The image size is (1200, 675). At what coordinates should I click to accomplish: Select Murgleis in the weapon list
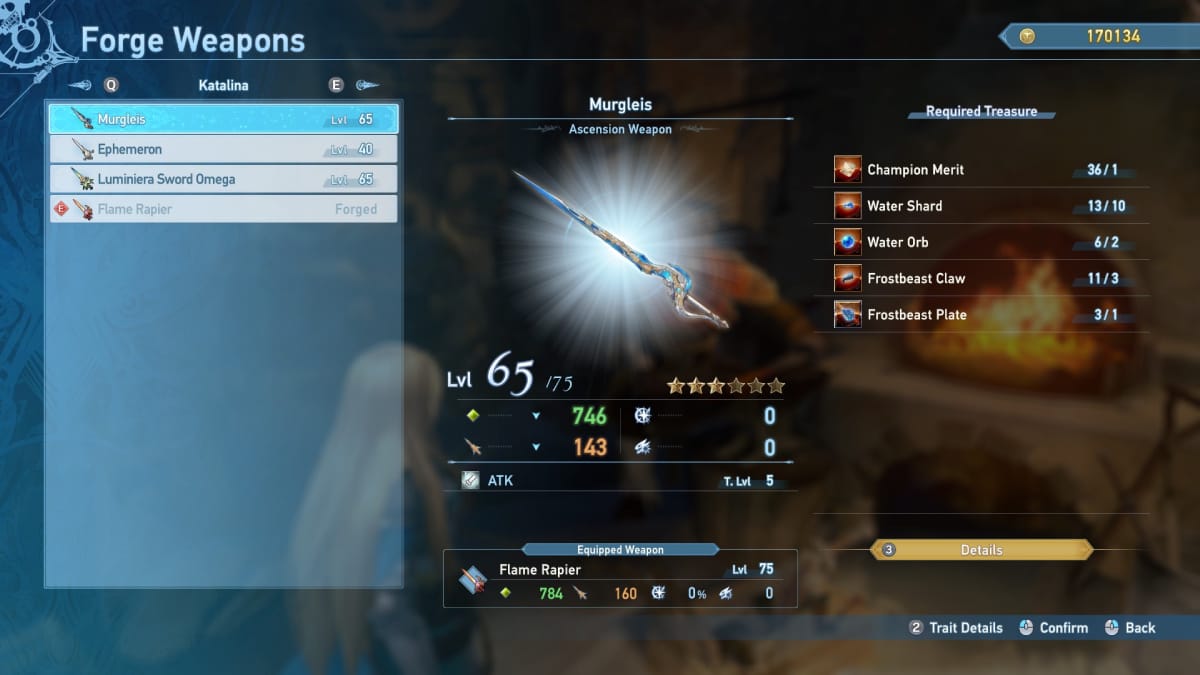pos(223,119)
